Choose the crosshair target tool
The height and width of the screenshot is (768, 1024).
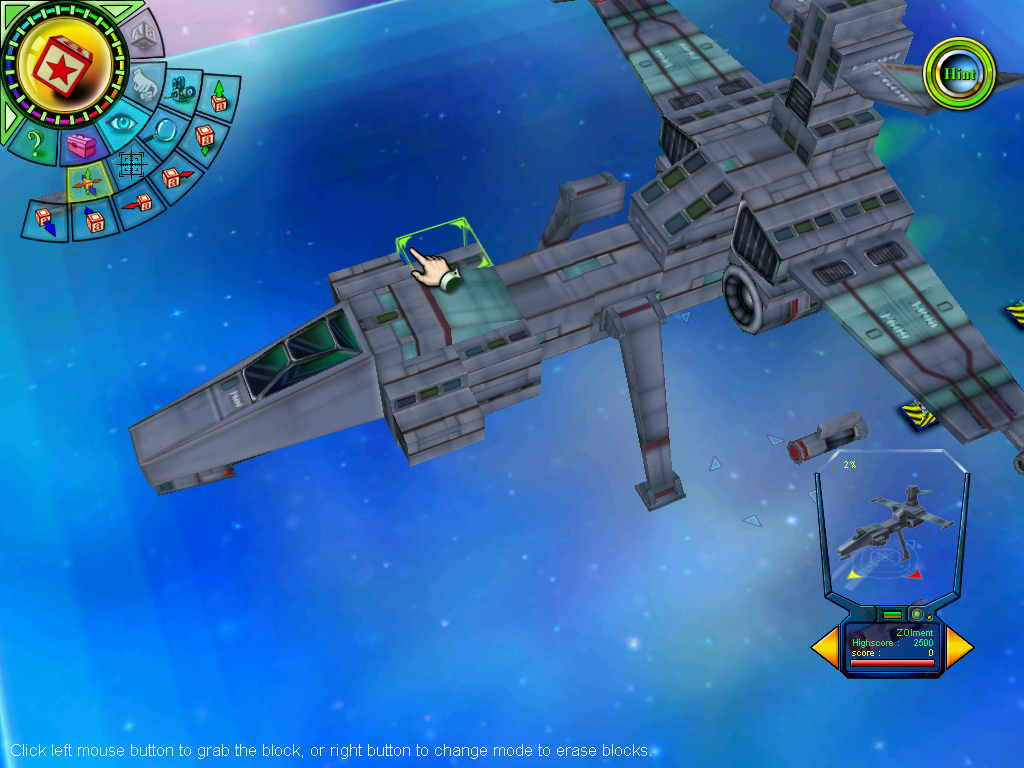pyautogui.click(x=132, y=165)
